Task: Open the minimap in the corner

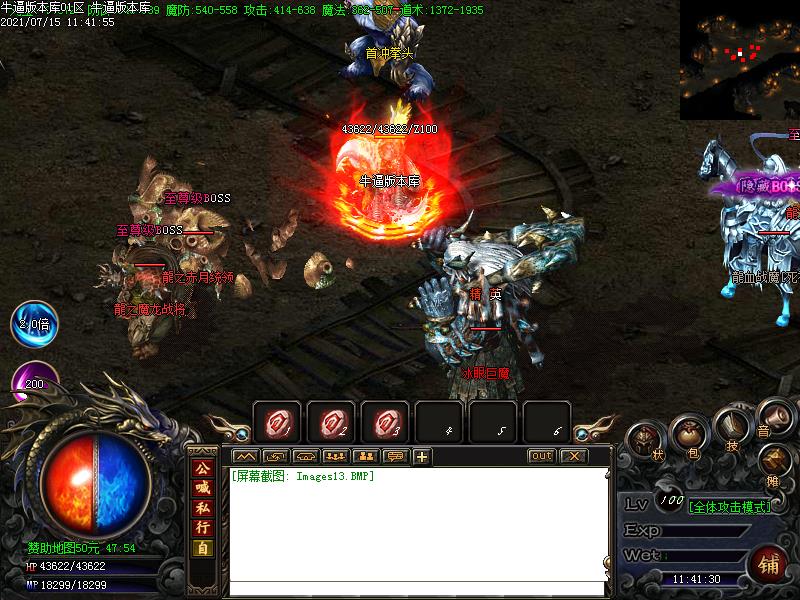Action: [x=739, y=58]
